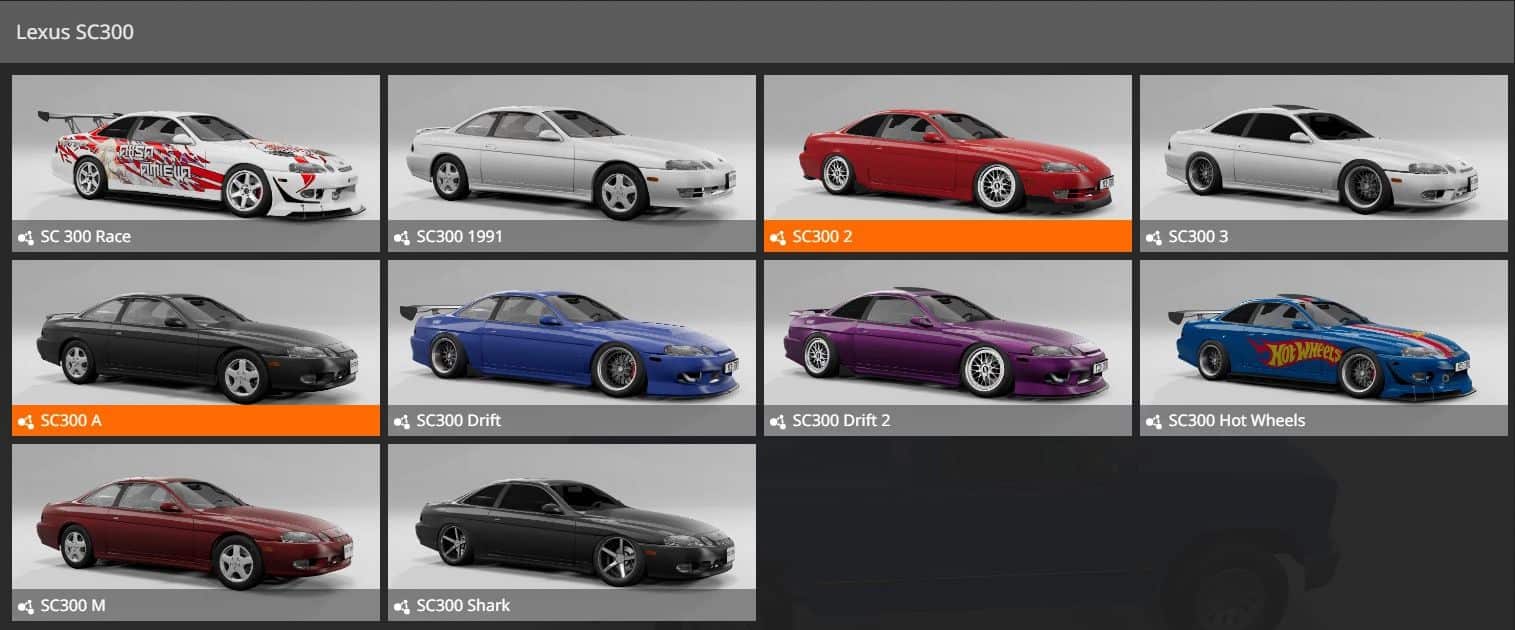
Task: Select the blue SC300 Drift car
Action: coord(572,347)
